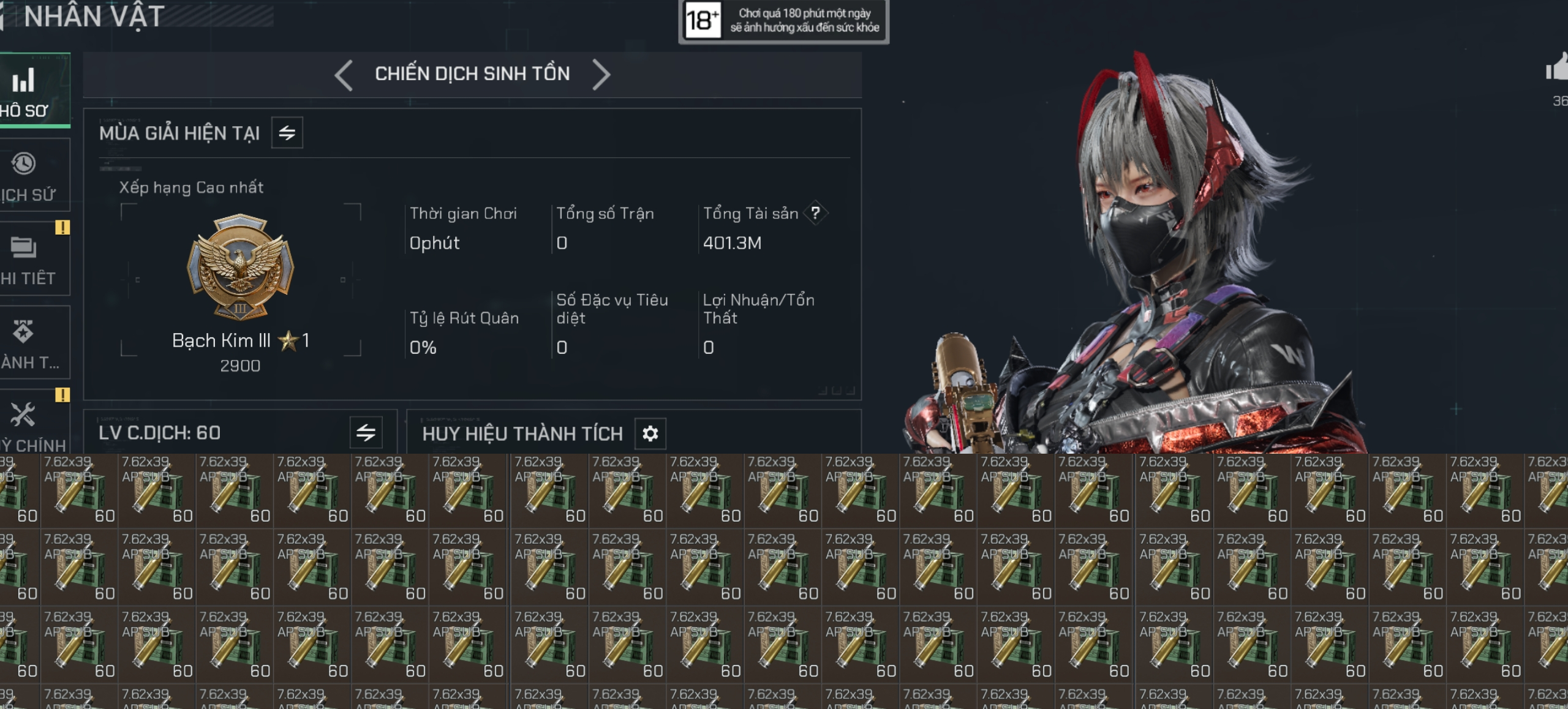
Task: Open the Chi Tiết details tab
Action: click(x=28, y=259)
